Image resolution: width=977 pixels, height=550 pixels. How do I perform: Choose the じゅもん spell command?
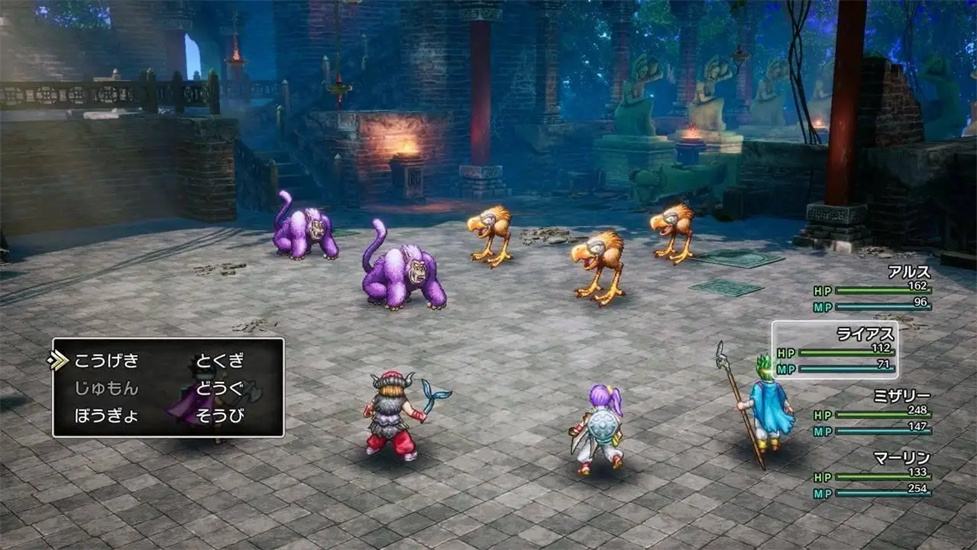(107, 388)
